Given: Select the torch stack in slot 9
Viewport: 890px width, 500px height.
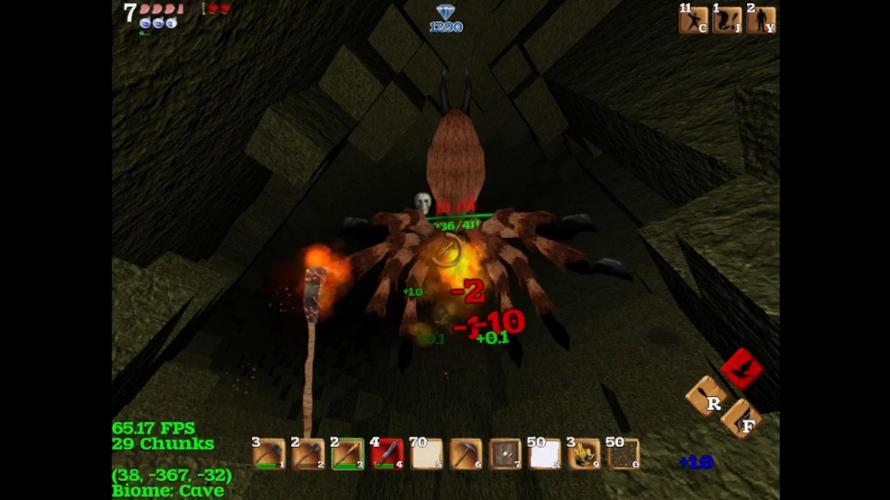Looking at the screenshot, I should coord(584,455).
